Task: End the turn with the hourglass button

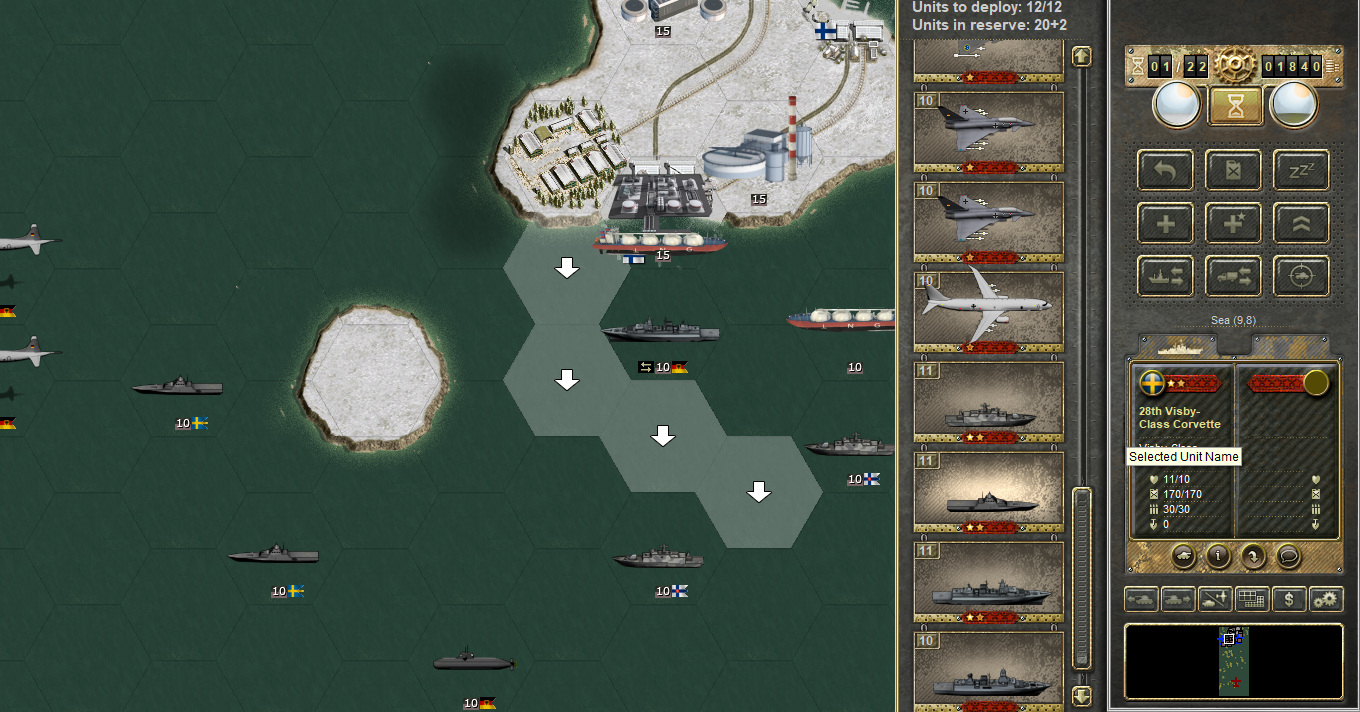Action: tap(1235, 105)
